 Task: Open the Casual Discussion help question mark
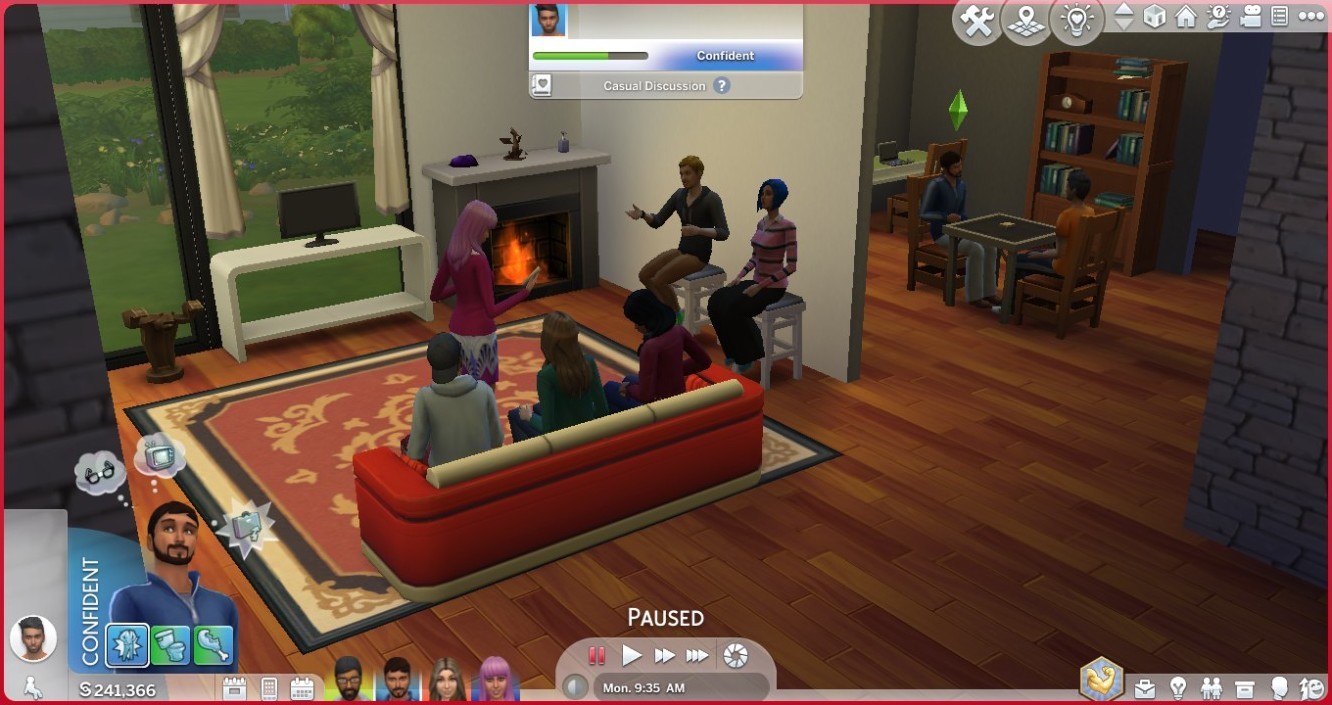[721, 86]
